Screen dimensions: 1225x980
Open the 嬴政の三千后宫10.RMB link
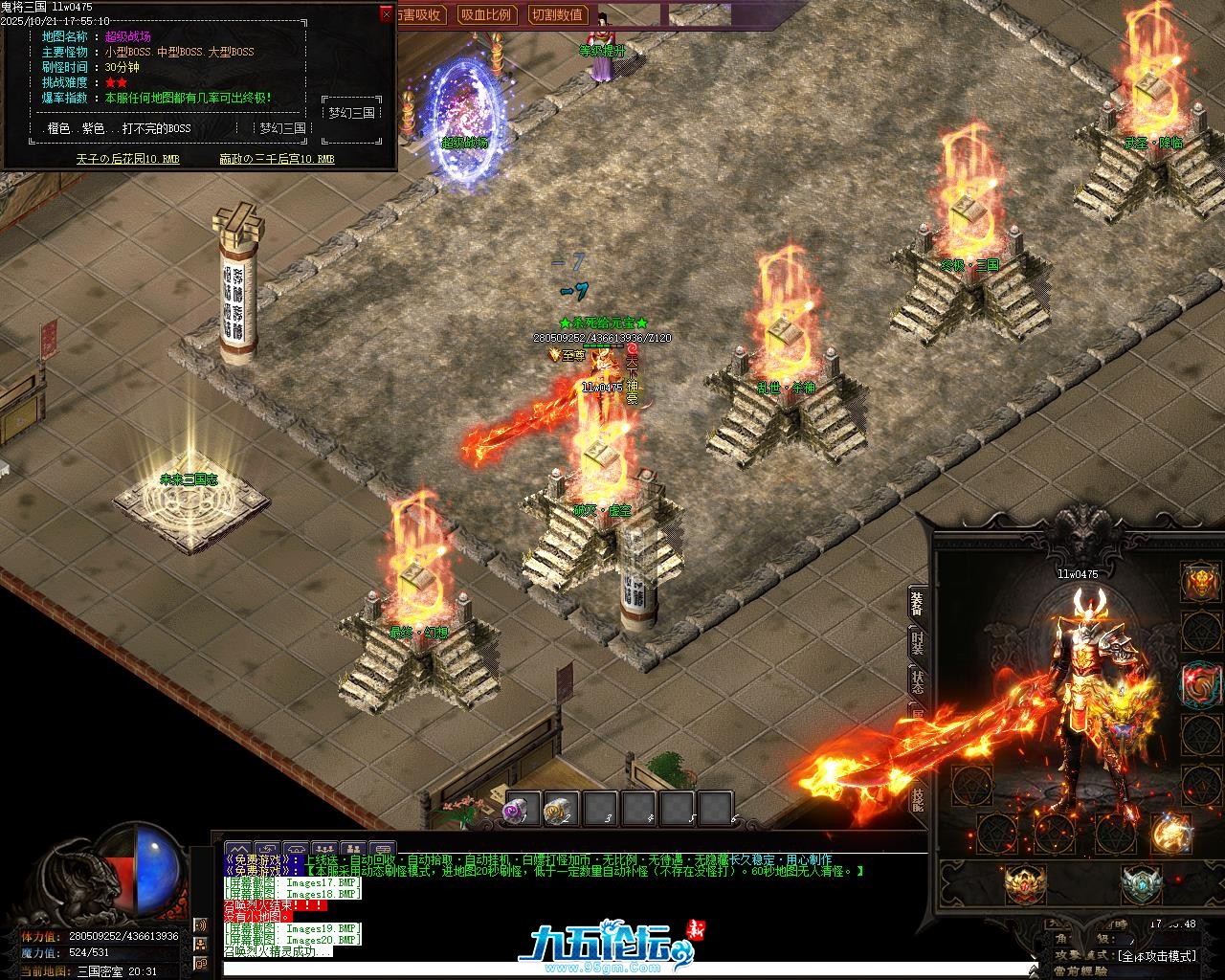tap(277, 159)
